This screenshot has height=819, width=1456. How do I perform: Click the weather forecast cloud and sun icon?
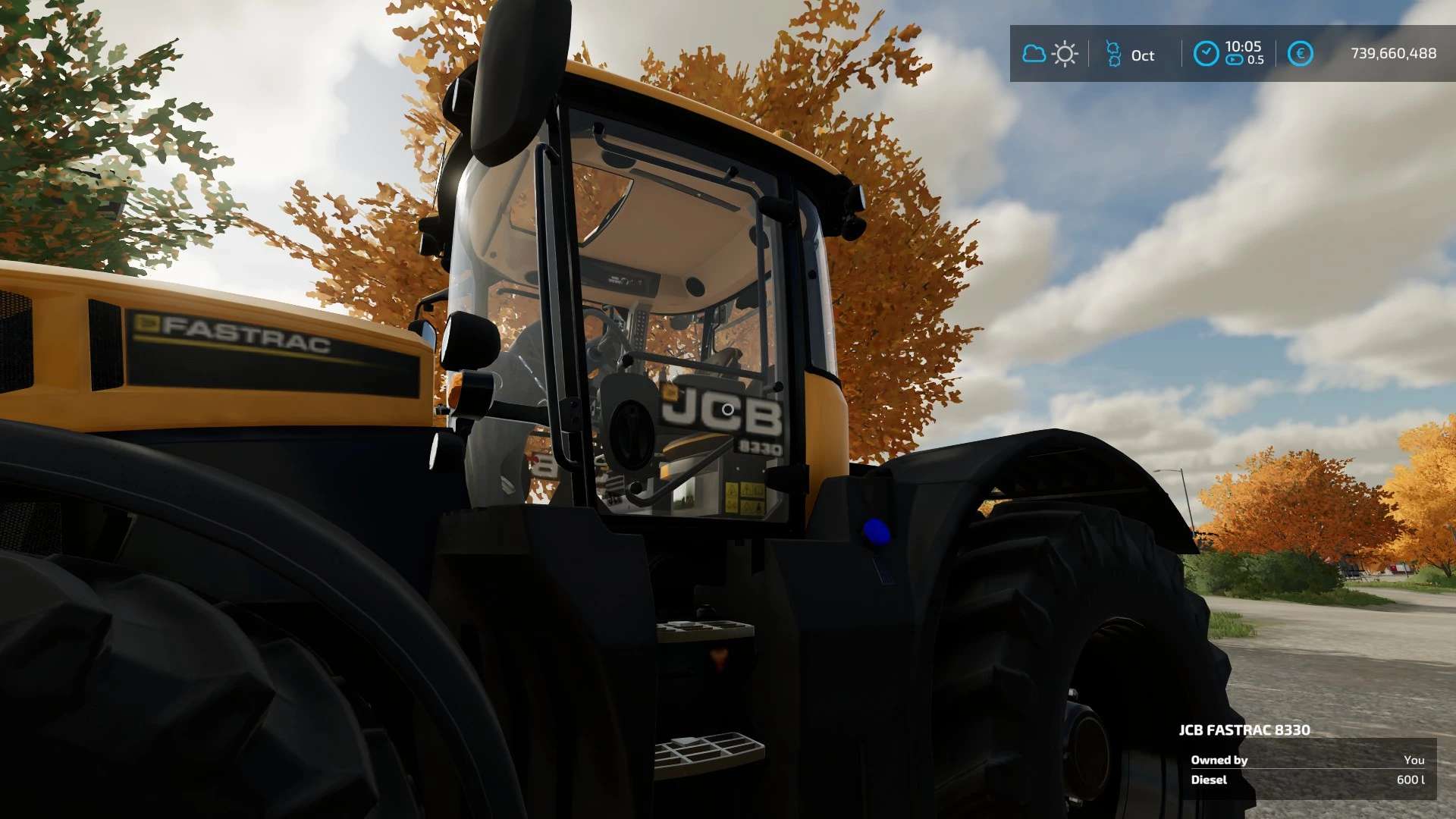pos(1050,54)
